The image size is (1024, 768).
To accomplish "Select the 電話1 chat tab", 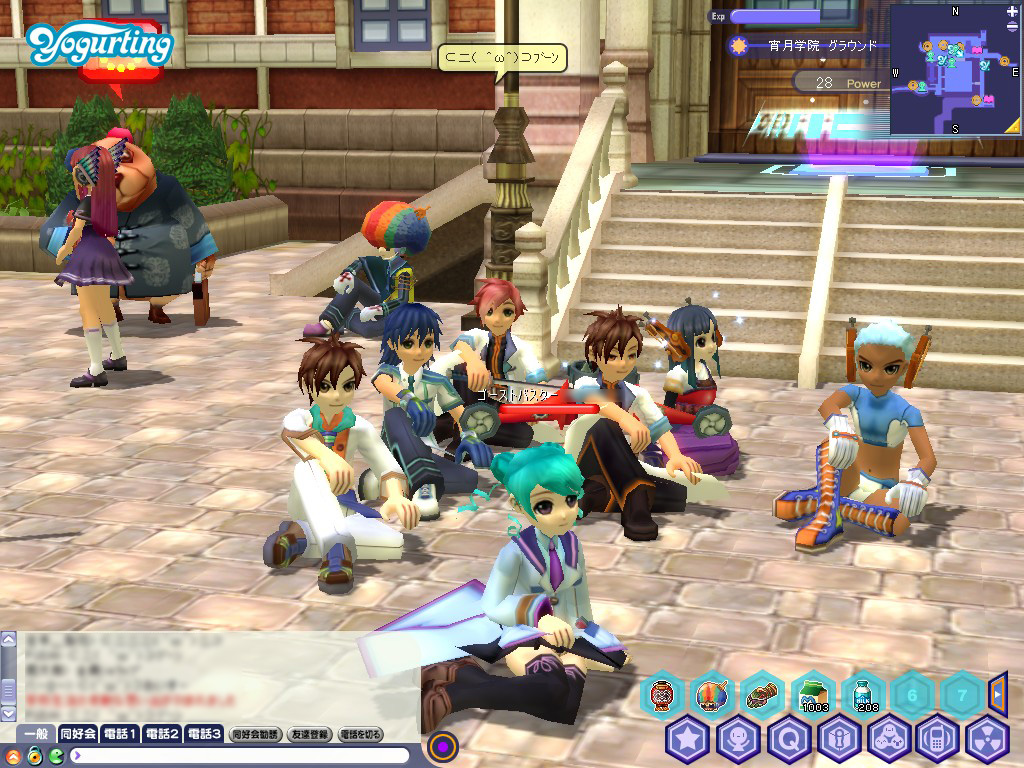I will click(x=120, y=734).
